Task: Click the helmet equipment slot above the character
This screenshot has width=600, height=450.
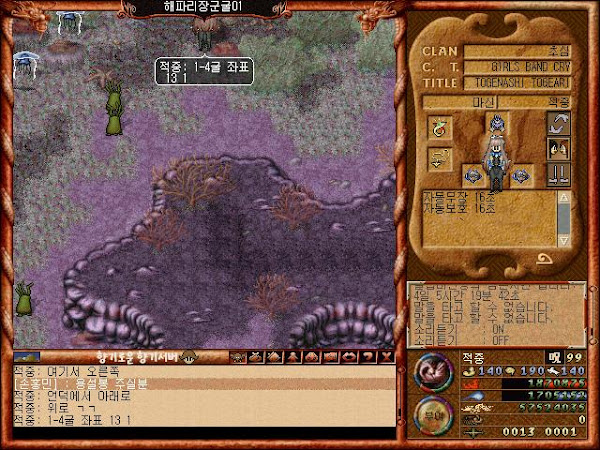Action: click(495, 123)
